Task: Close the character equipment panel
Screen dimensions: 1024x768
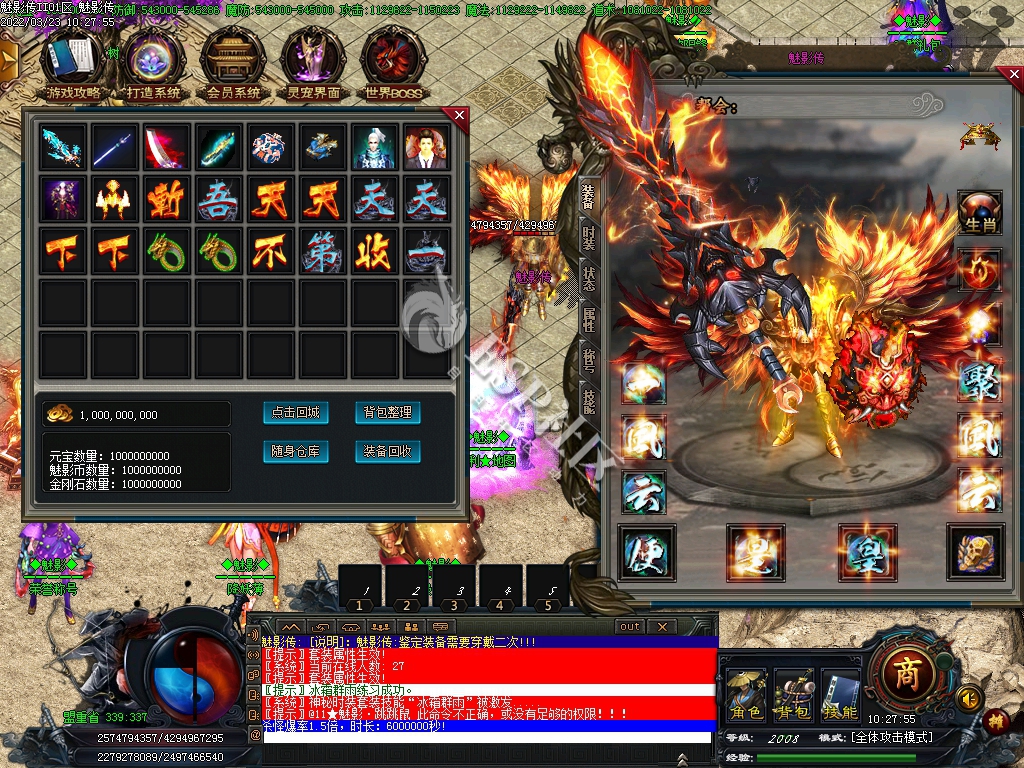Action: (x=1010, y=76)
